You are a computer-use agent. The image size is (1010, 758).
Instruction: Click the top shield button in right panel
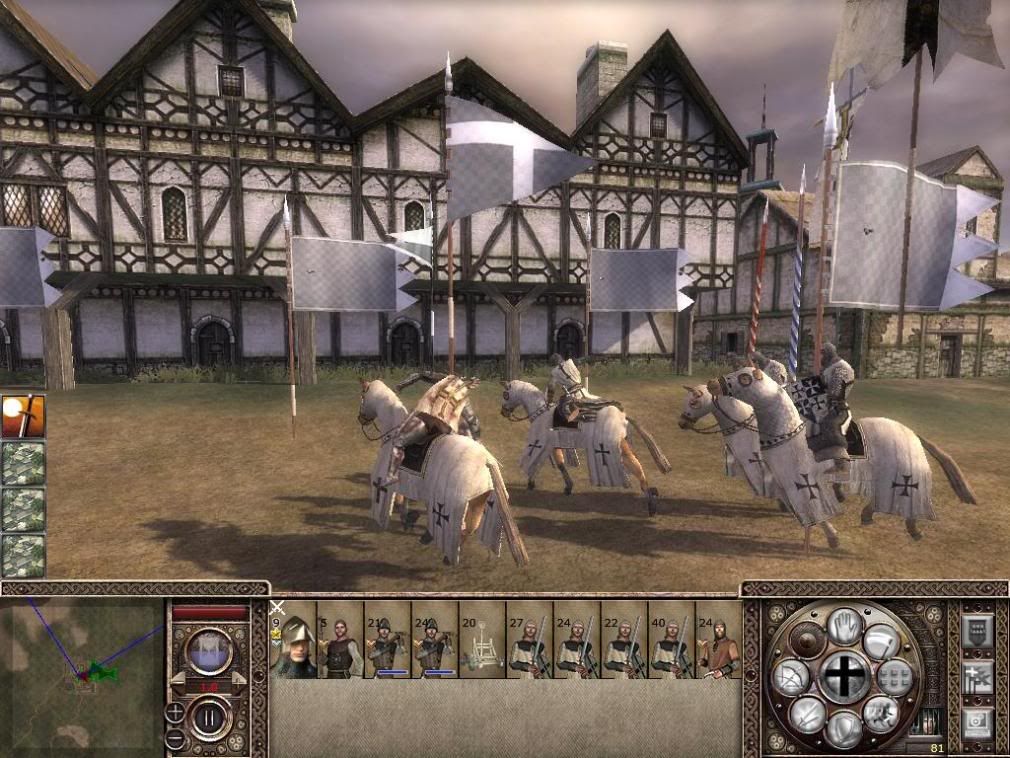point(976,630)
